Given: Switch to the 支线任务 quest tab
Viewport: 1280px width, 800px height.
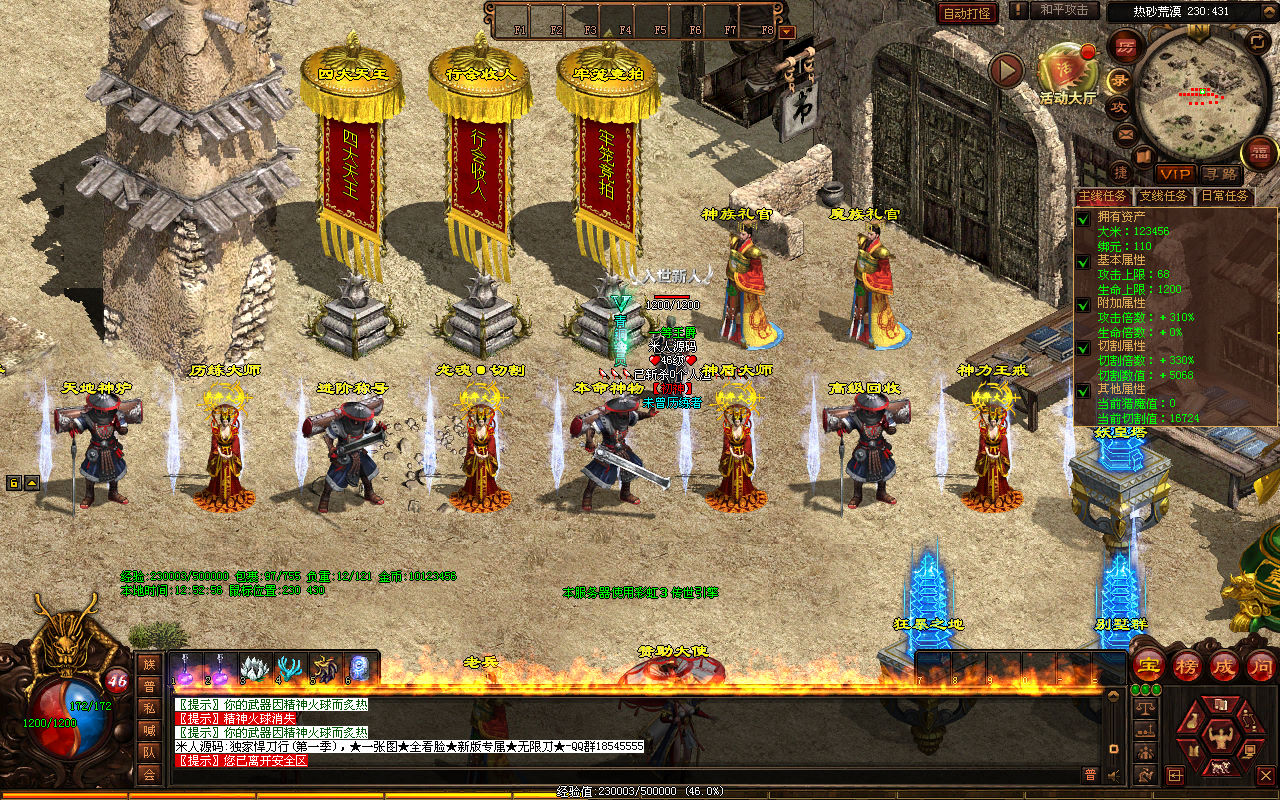Looking at the screenshot, I should [1164, 196].
